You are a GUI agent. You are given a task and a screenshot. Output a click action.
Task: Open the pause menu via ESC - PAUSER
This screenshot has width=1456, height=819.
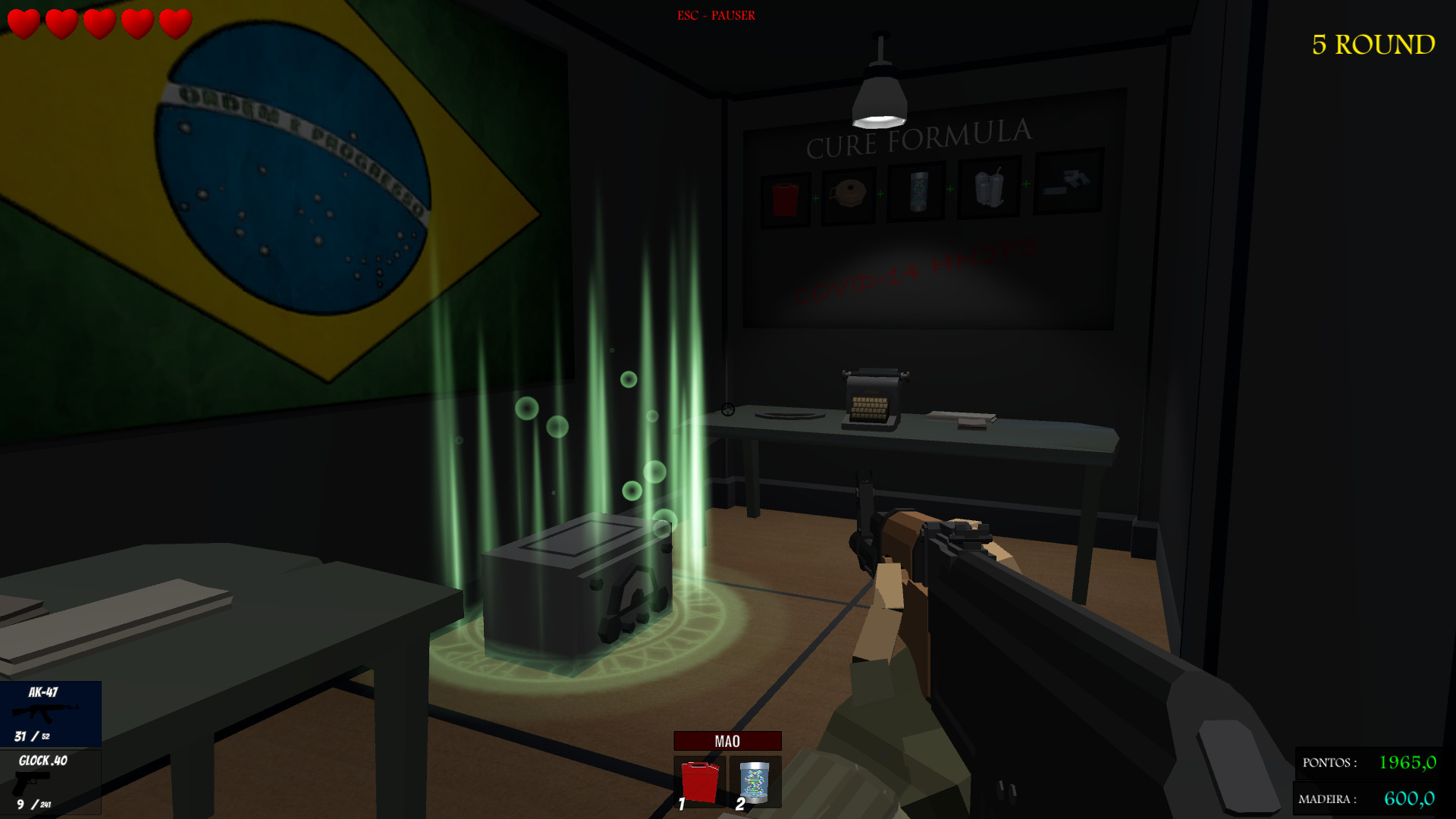point(716,14)
